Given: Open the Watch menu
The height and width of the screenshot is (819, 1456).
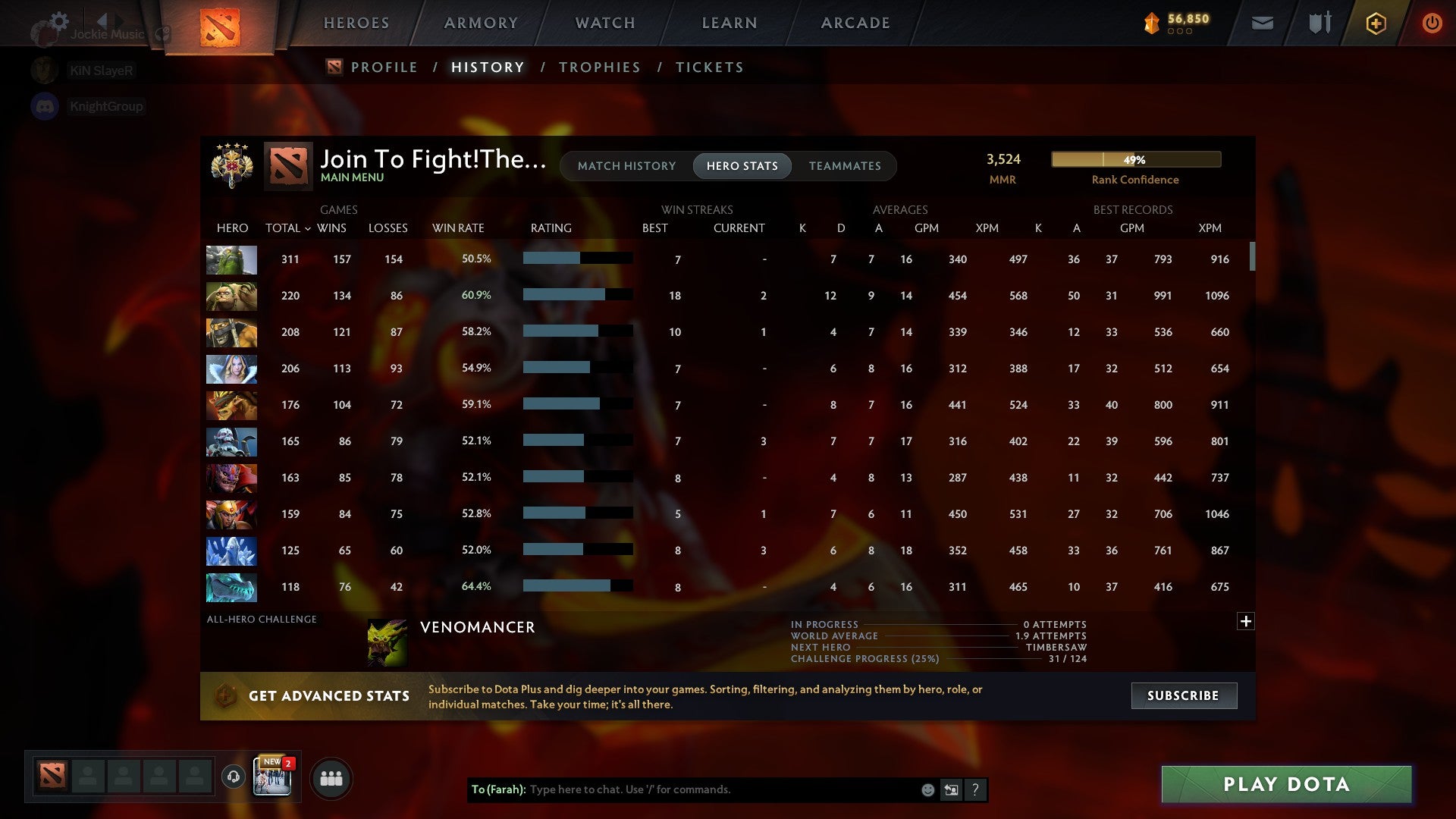Looking at the screenshot, I should [604, 23].
